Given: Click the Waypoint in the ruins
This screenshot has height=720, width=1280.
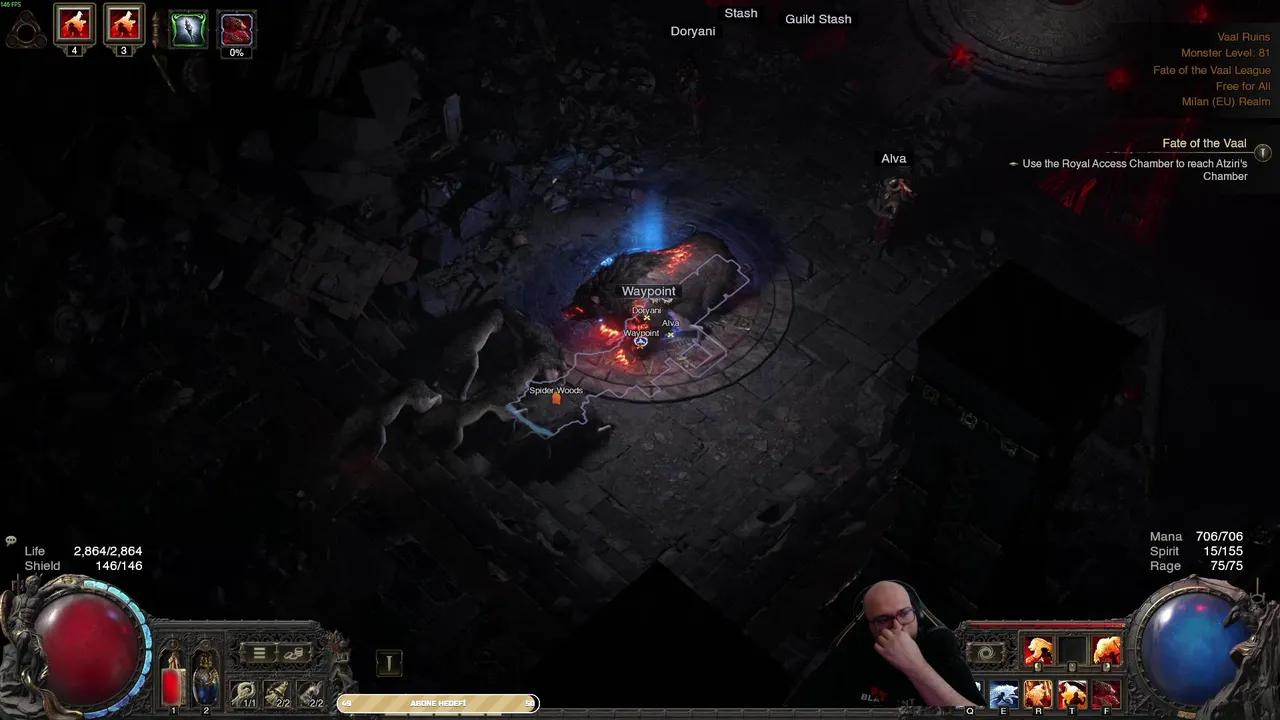Looking at the screenshot, I should point(648,291).
